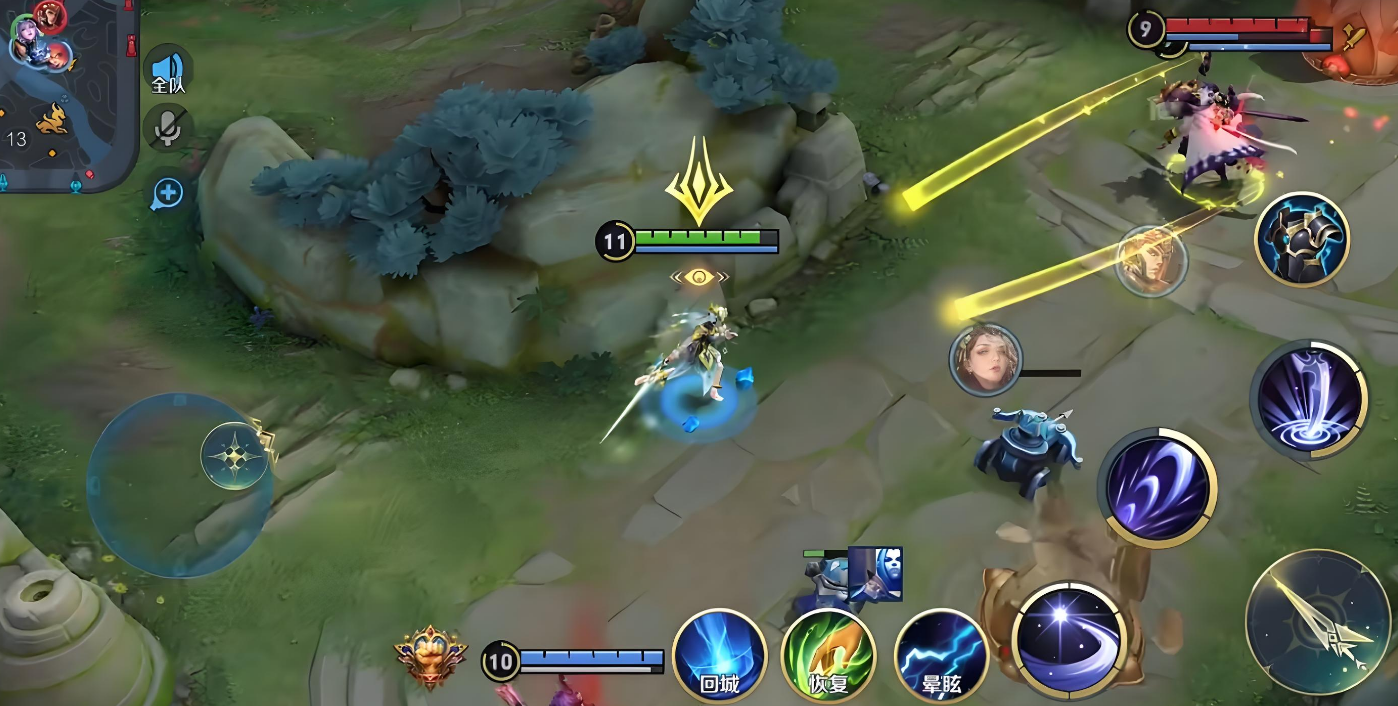This screenshot has width=1398, height=706.
Task: Target the brown-haired female hero portrait
Action: (x=985, y=360)
